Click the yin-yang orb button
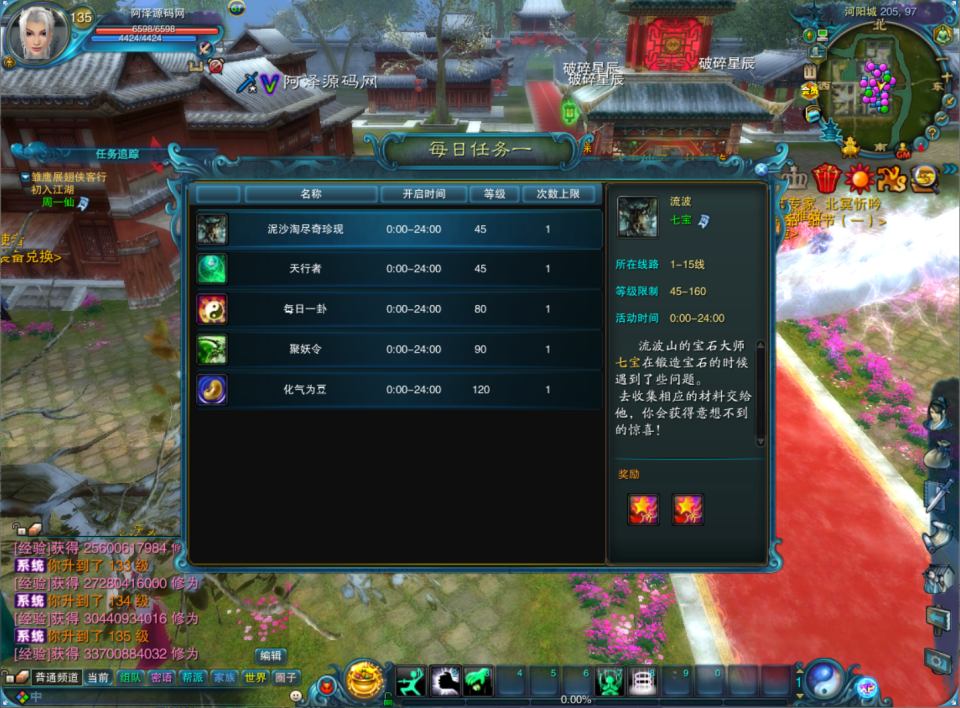960x708 pixels. (822, 680)
